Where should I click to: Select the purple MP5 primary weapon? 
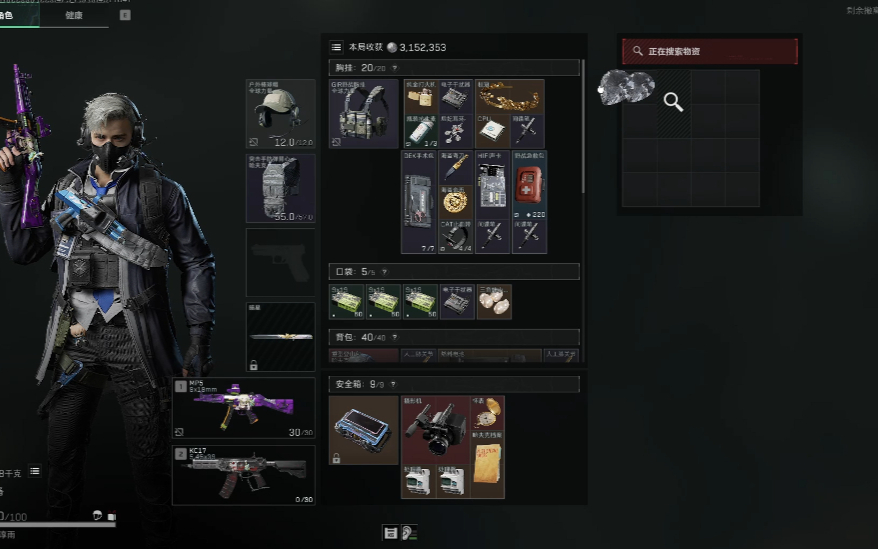243,407
